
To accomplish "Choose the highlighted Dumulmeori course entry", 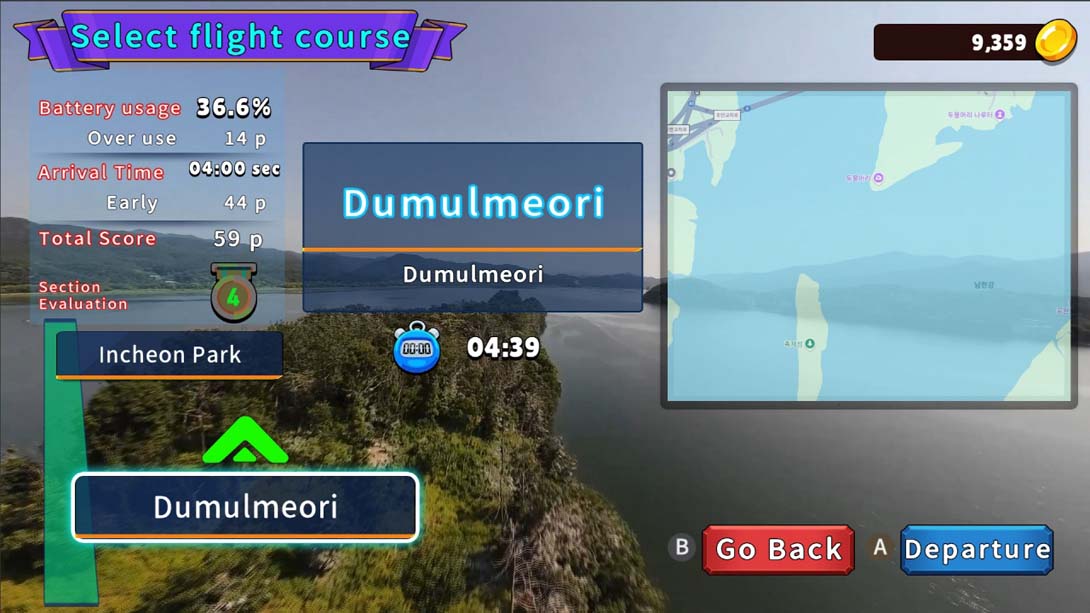I will (x=245, y=507).
